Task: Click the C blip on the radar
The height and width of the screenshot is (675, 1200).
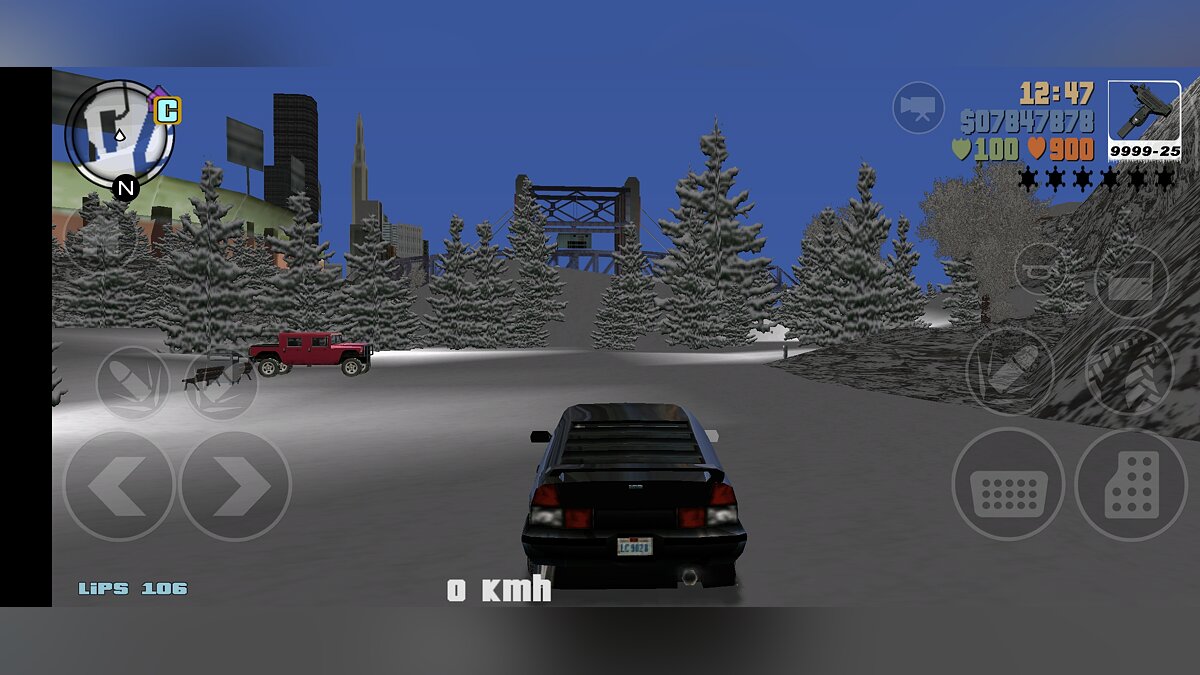Action: click(x=167, y=110)
